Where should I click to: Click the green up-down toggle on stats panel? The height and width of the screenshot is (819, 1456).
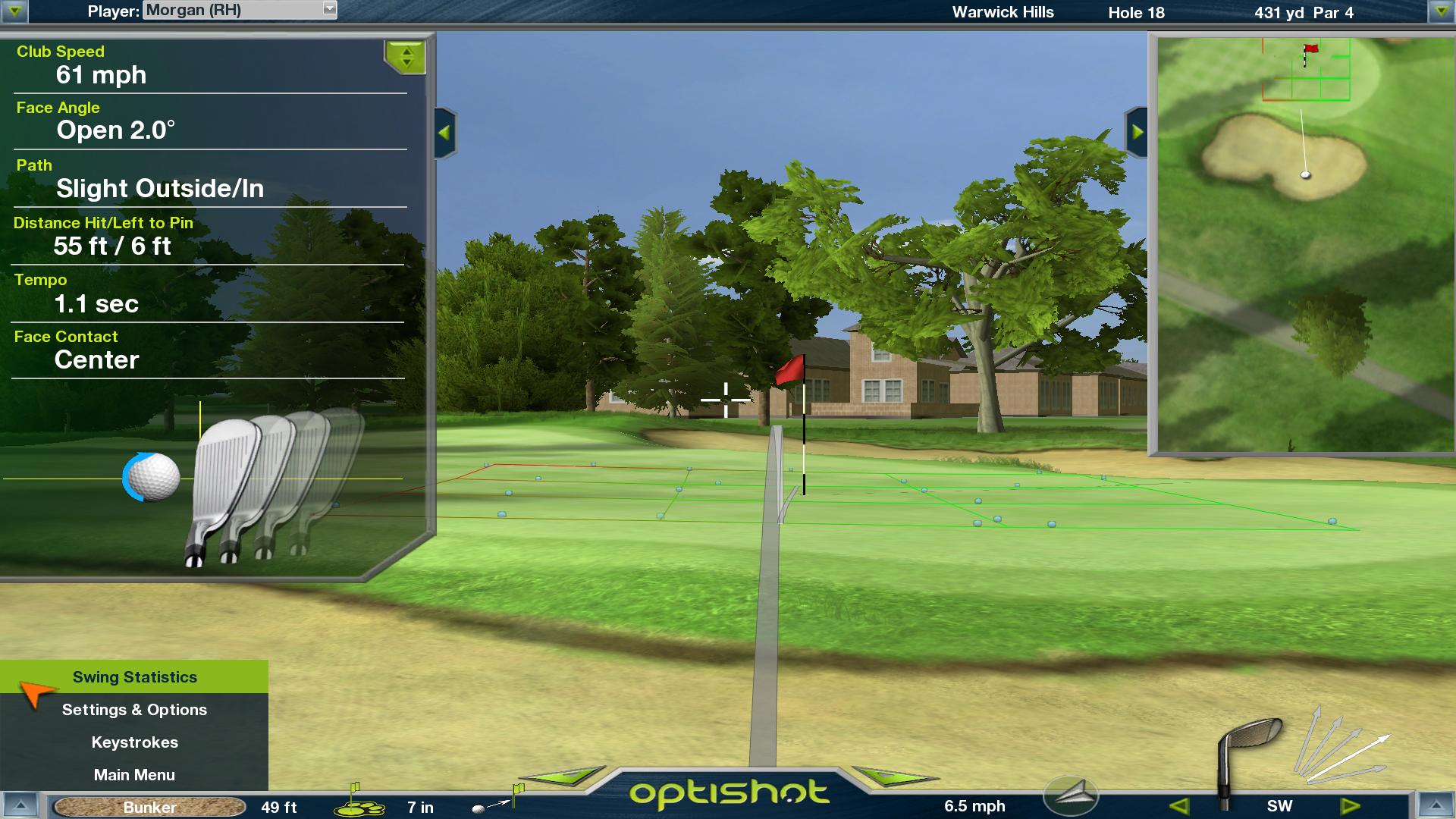[x=406, y=57]
